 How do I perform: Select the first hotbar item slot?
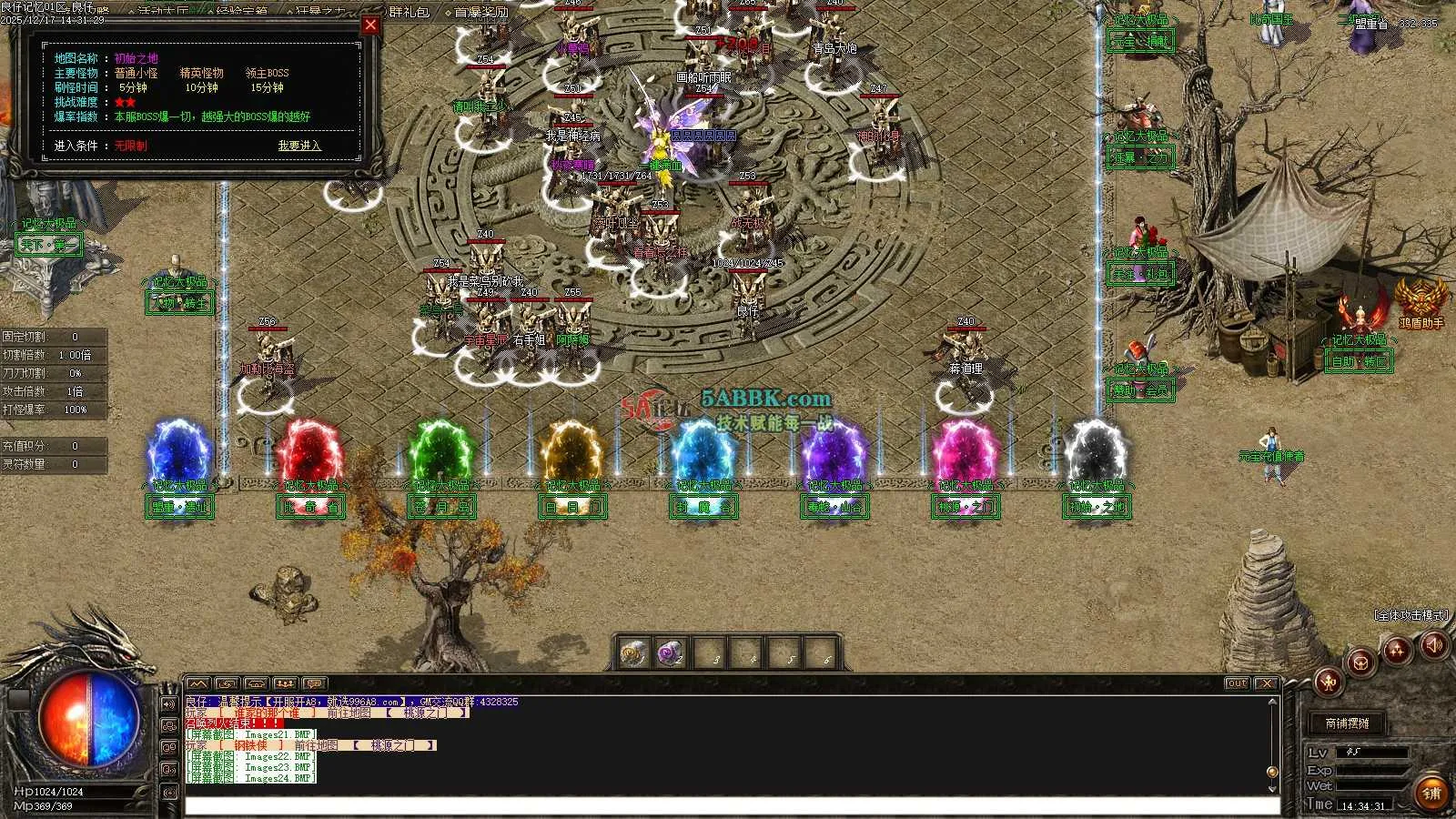pyautogui.click(x=633, y=653)
